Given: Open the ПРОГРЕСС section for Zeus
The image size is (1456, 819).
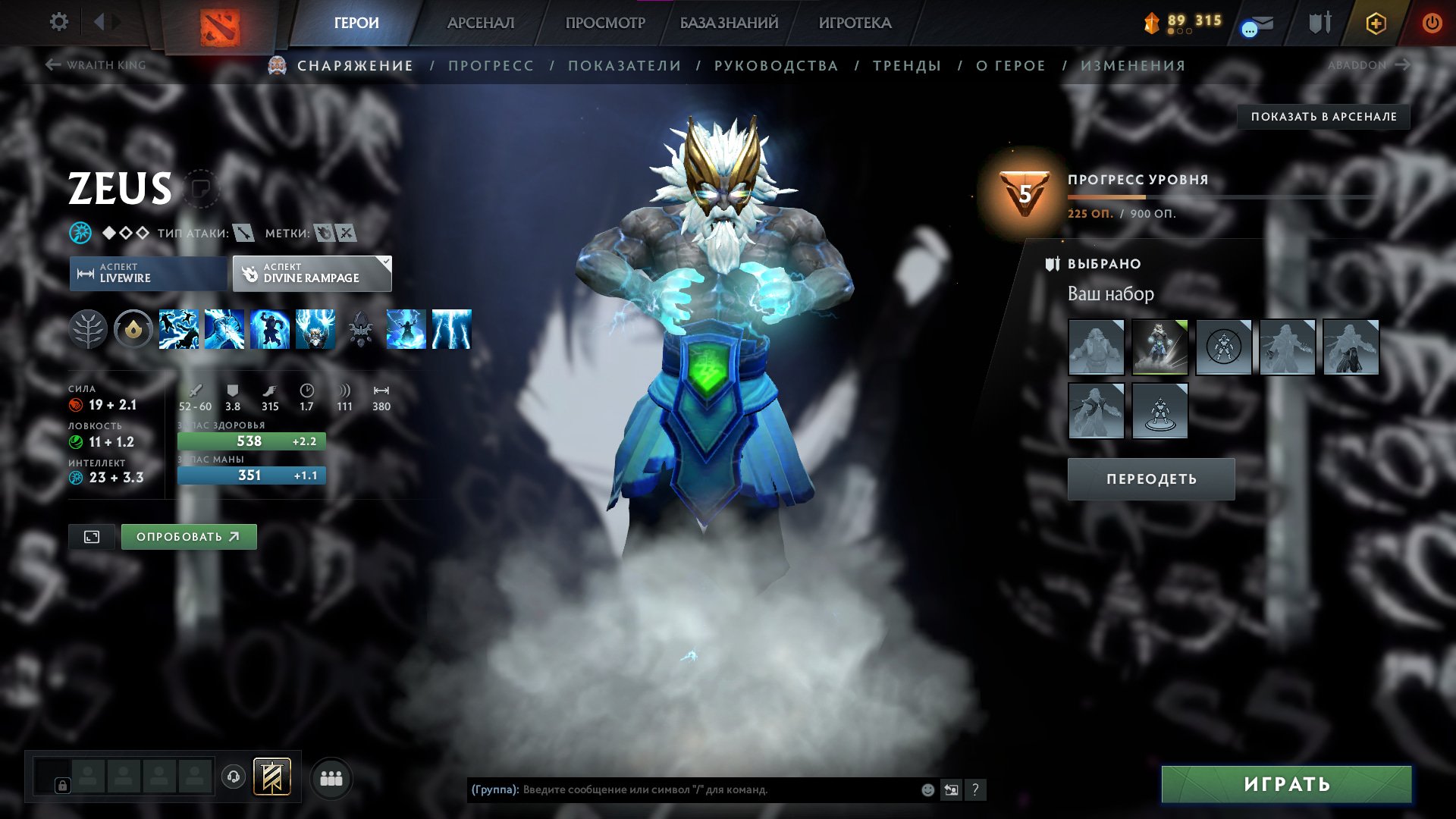Looking at the screenshot, I should (490, 65).
